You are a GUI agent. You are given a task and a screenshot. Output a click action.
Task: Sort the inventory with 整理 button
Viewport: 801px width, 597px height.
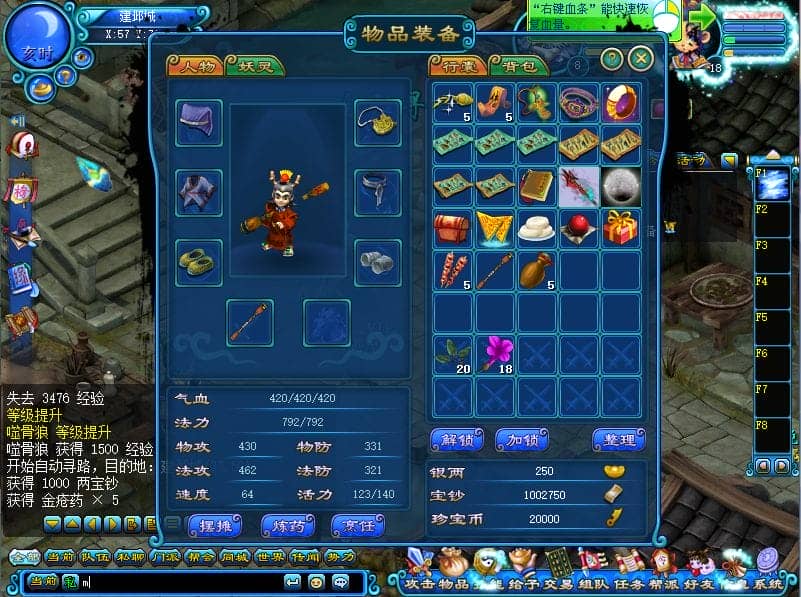pos(618,440)
